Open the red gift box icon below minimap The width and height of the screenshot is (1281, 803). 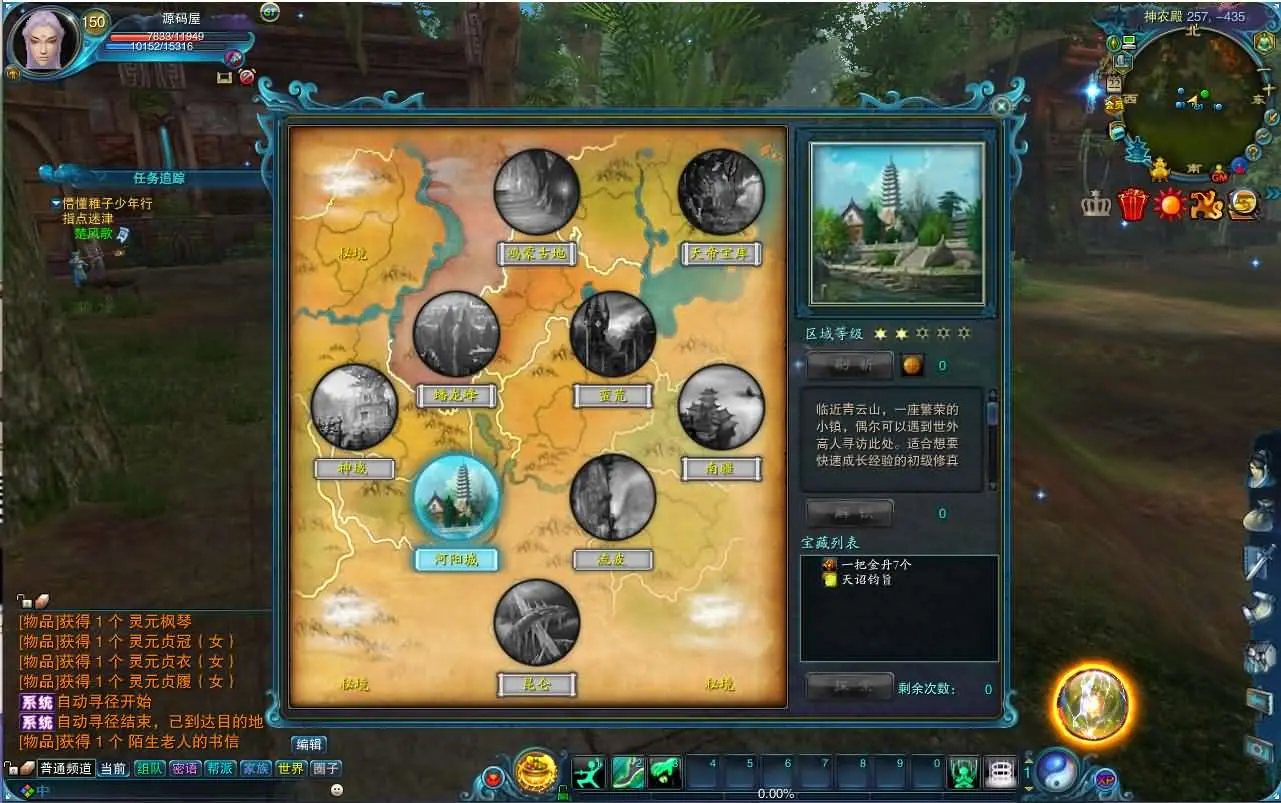coord(1131,203)
